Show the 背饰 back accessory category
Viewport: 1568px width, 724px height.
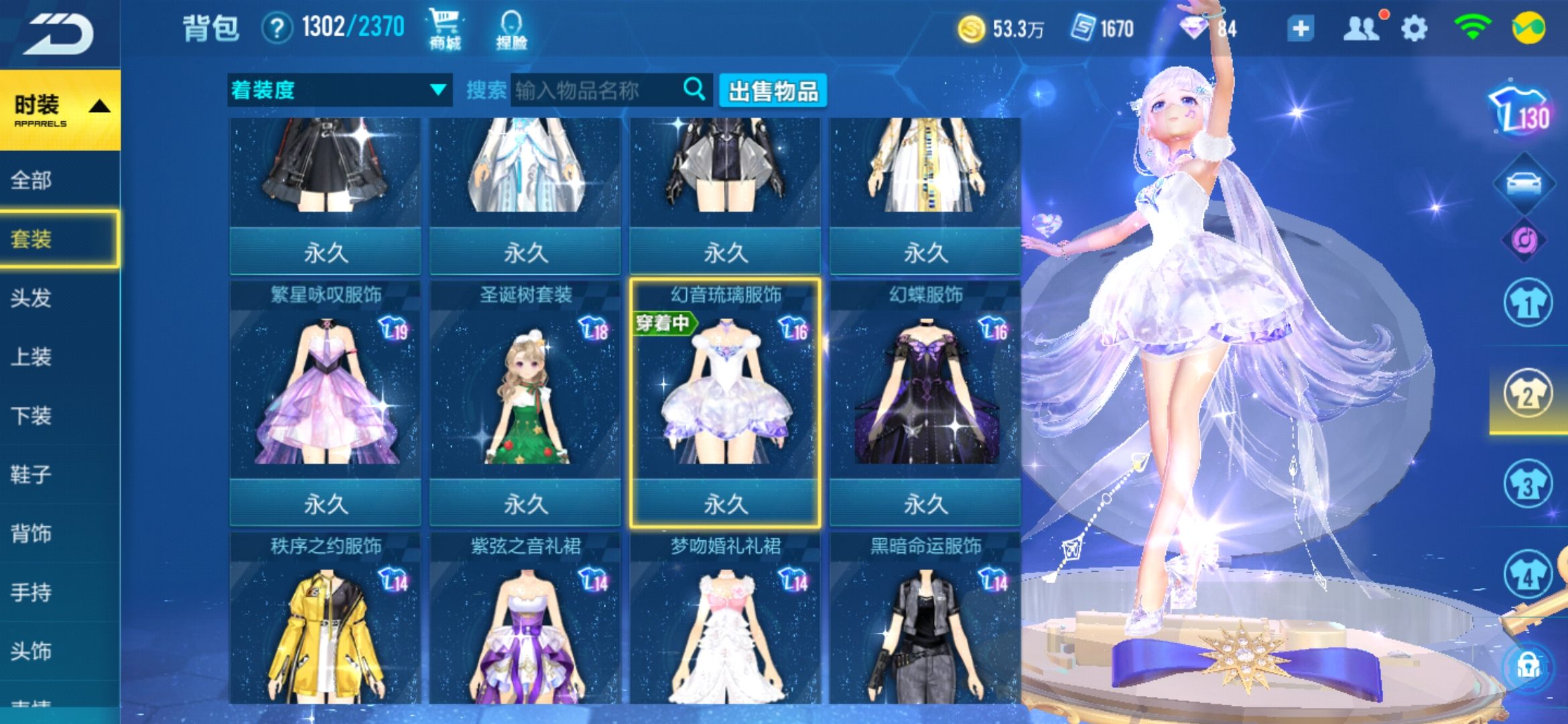coord(31,534)
